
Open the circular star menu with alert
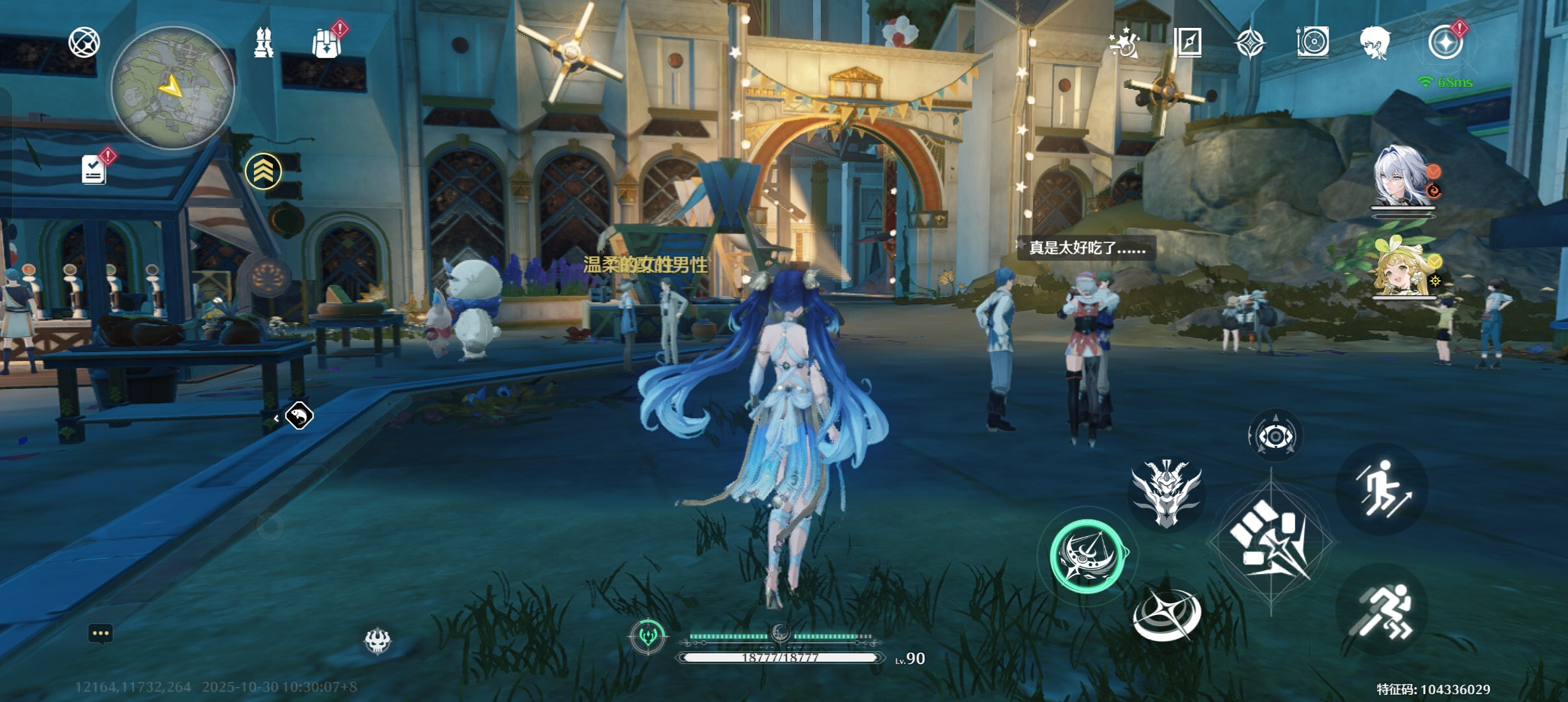[1445, 43]
